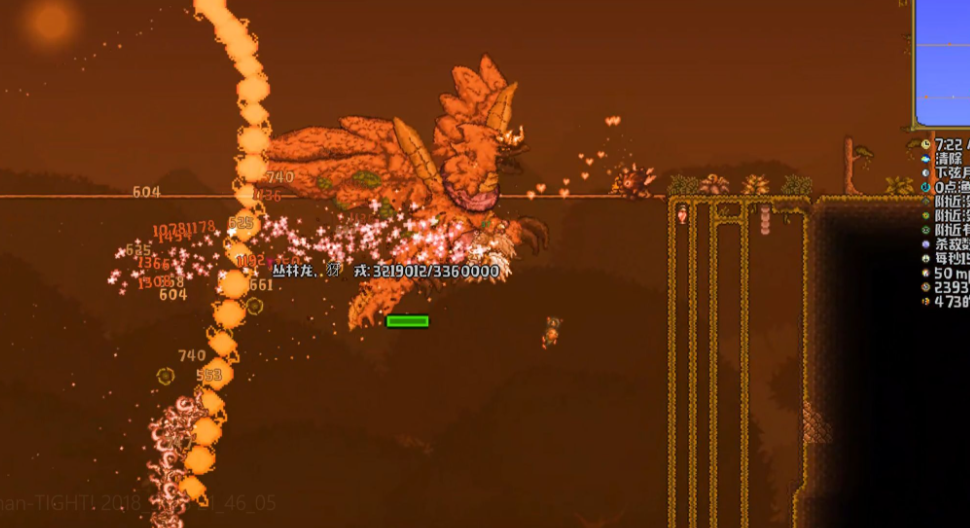Click the minimap in the corner

(942, 62)
